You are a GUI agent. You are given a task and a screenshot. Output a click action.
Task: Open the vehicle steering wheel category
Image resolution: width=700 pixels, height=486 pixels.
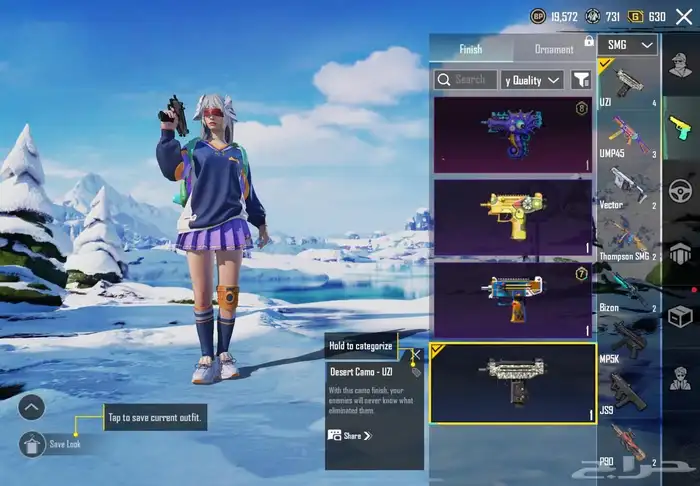click(x=681, y=190)
